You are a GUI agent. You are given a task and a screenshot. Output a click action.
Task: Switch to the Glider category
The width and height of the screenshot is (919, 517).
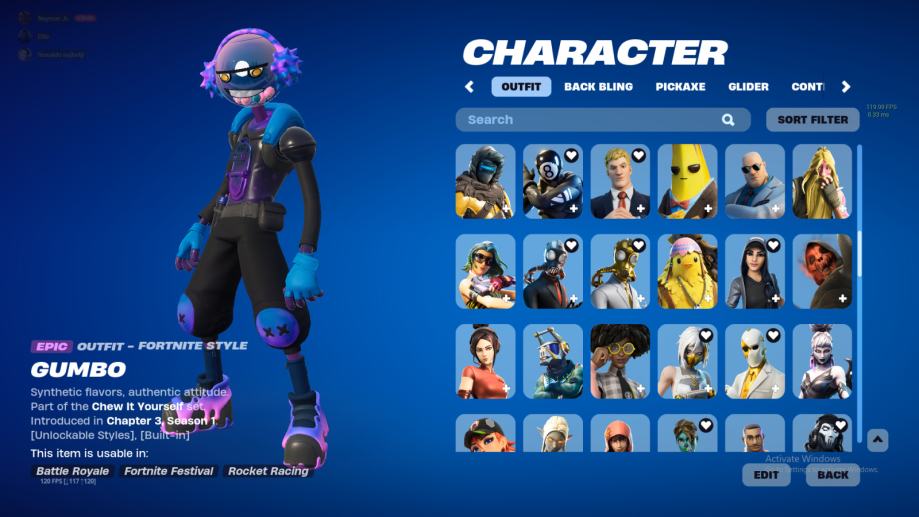[748, 87]
